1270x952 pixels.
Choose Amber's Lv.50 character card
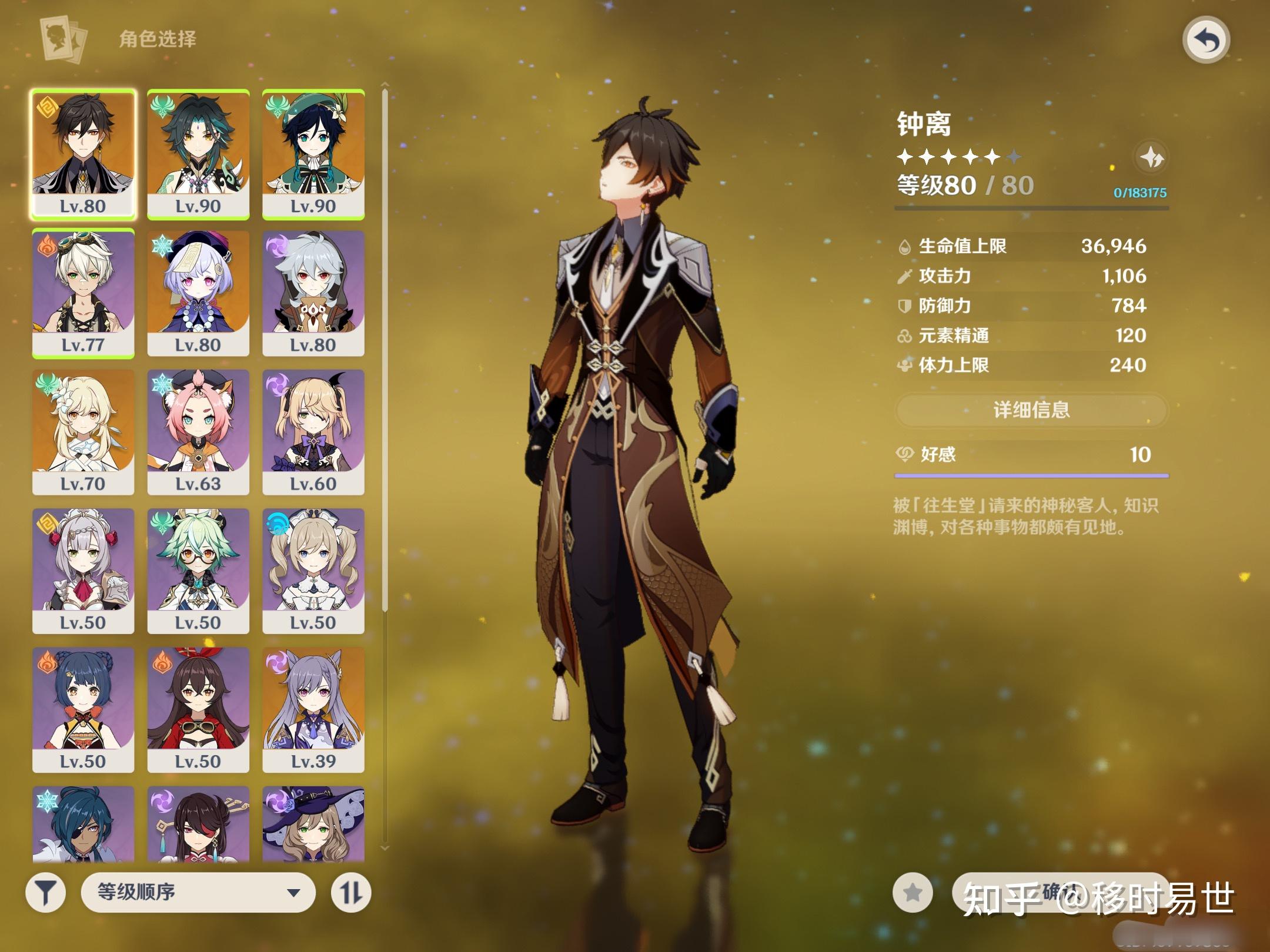point(198,709)
